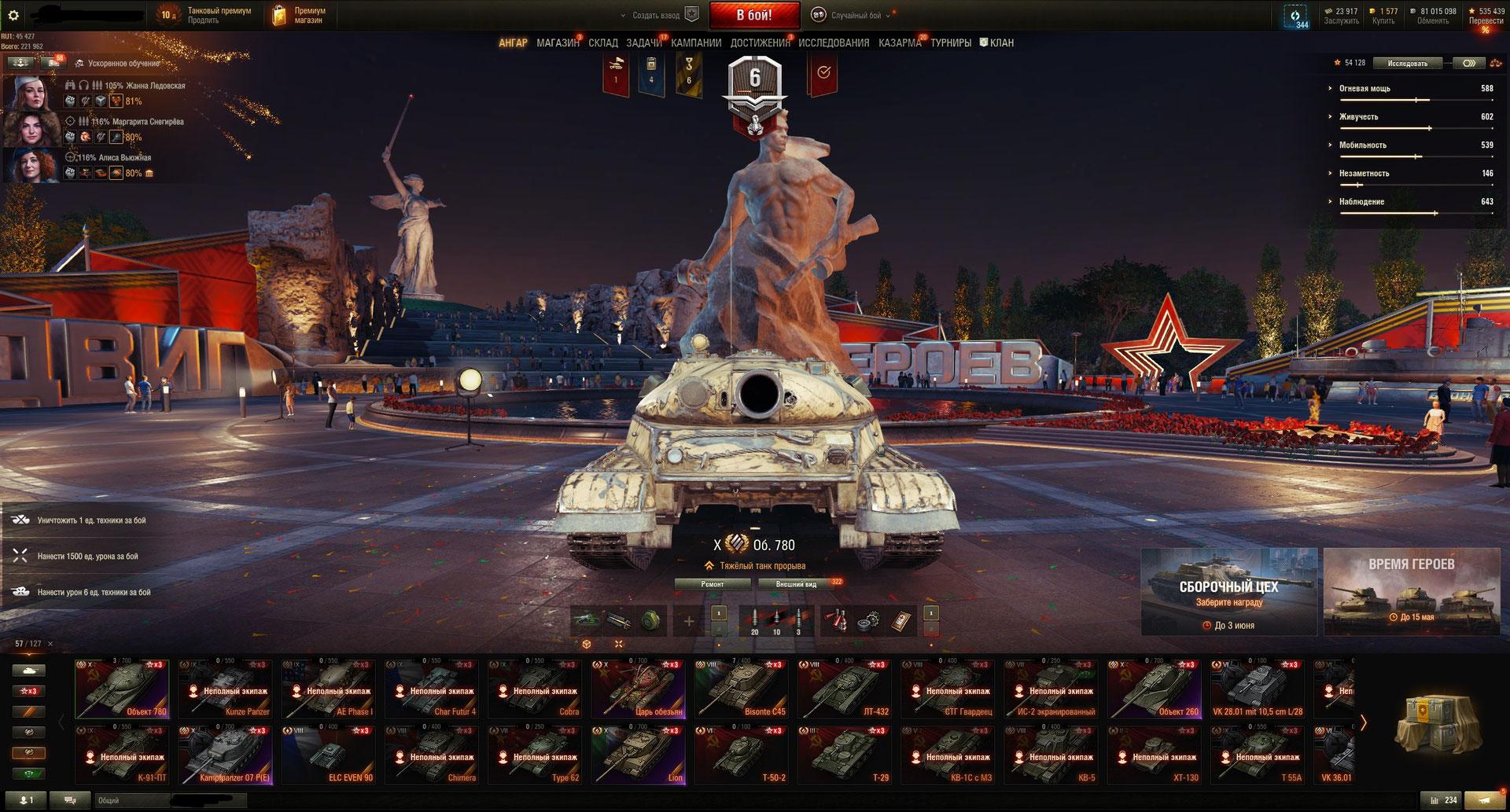Go to the ЗАДАЧИ tab
Screen dimensions: 1510x812
click(643, 43)
